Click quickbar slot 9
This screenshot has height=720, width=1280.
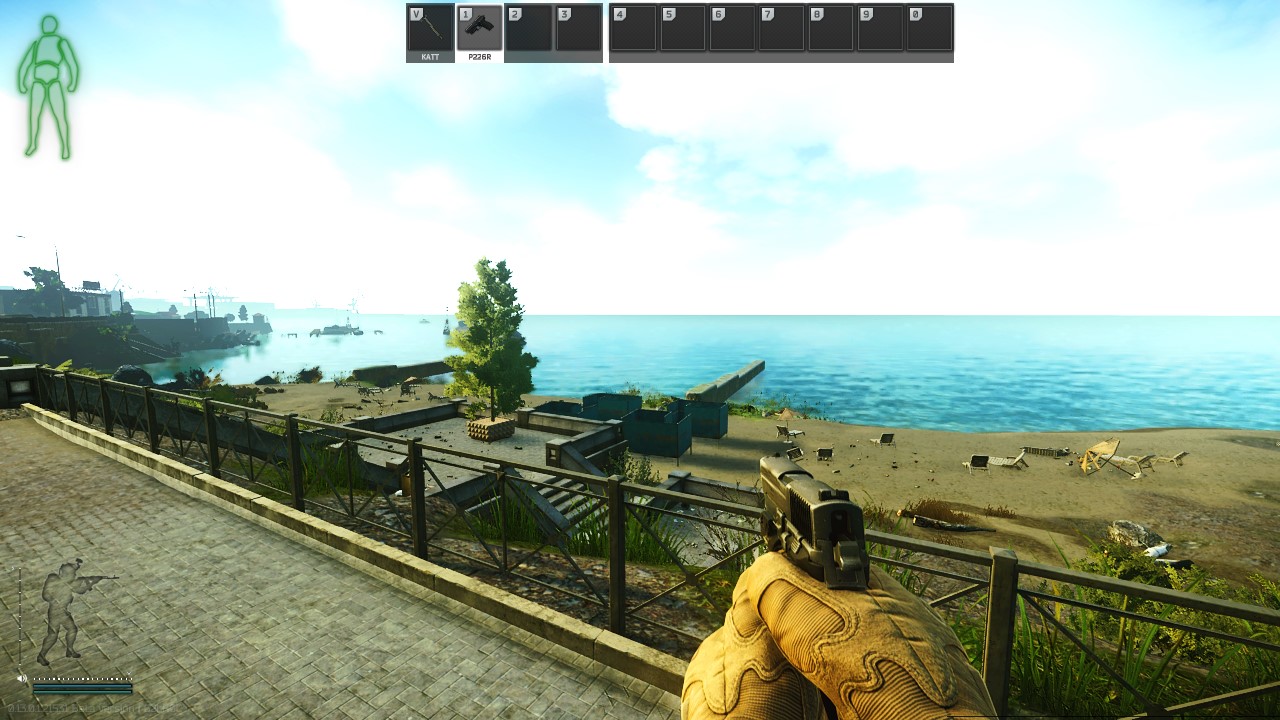(882, 29)
